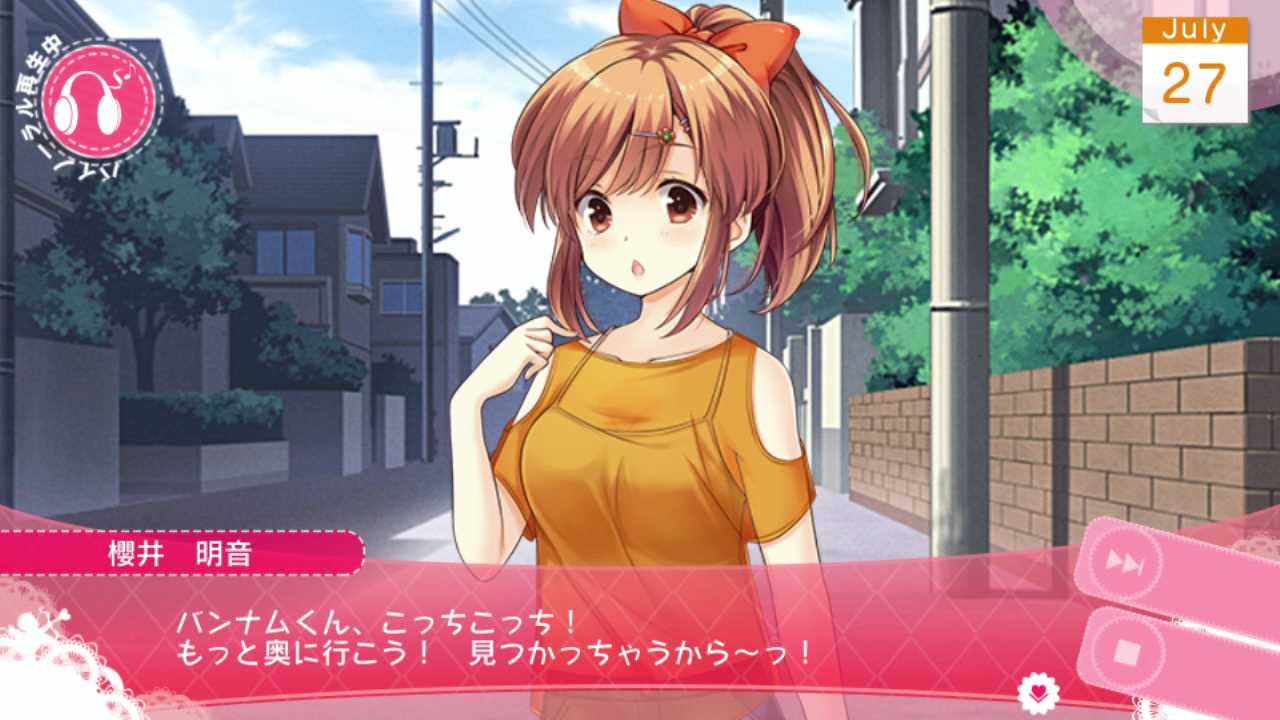Image resolution: width=1280 pixels, height=720 pixels.
Task: Expand the menu beneath the heart icon
Action: point(1037,698)
